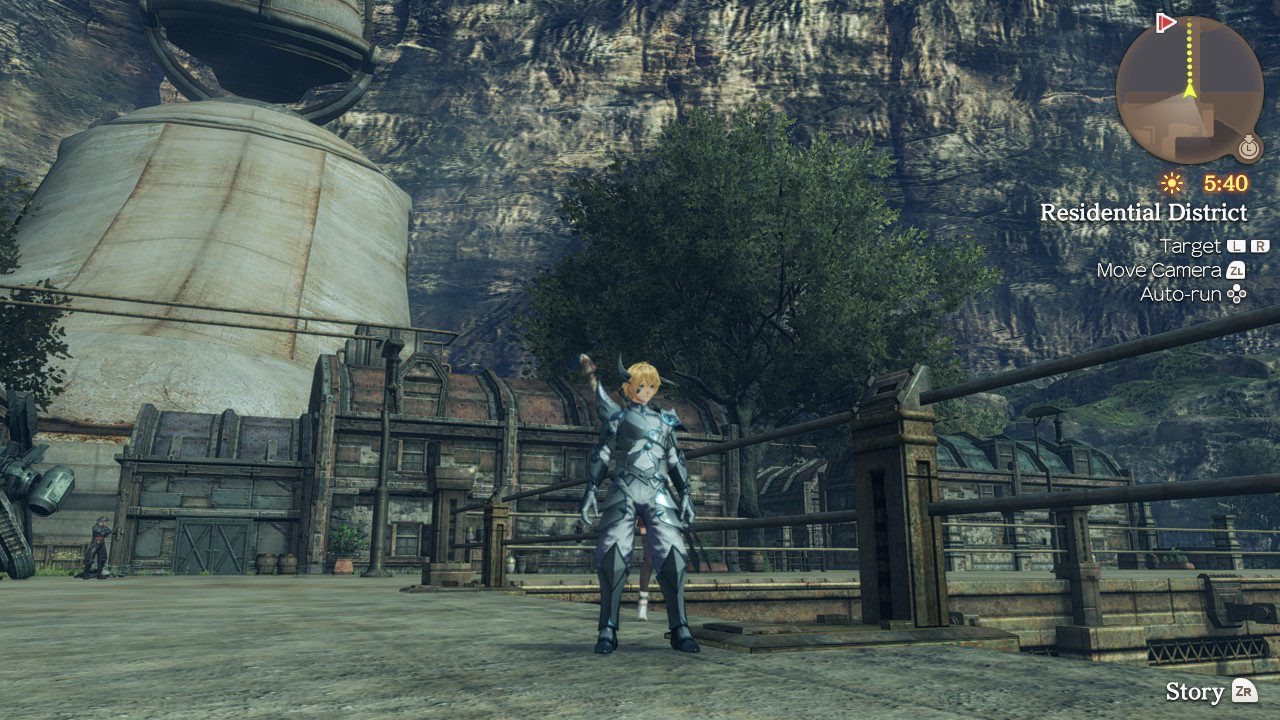The width and height of the screenshot is (1280, 720).
Task: Click the clock icon on the minimap rim
Action: click(1247, 148)
